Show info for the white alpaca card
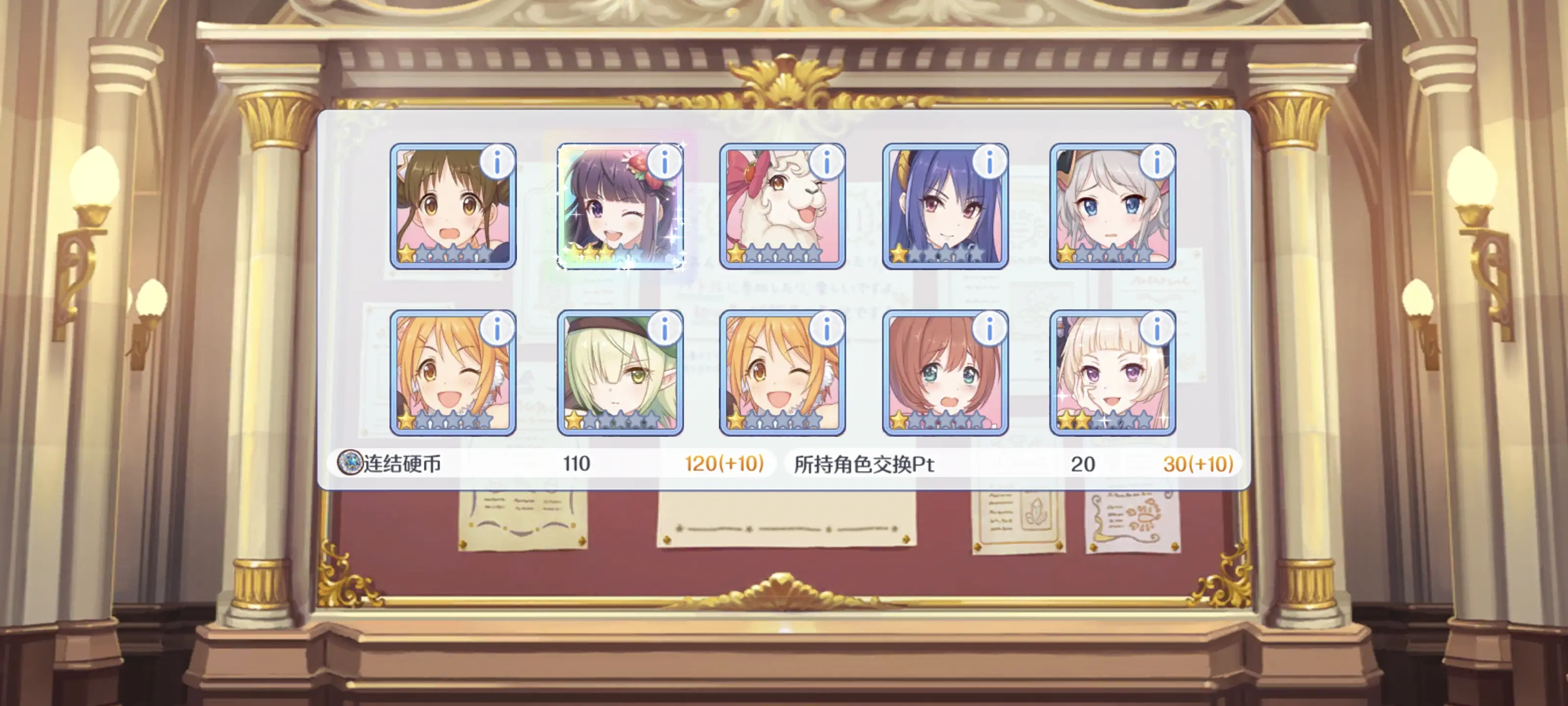The height and width of the screenshot is (706, 1568). pos(827,163)
